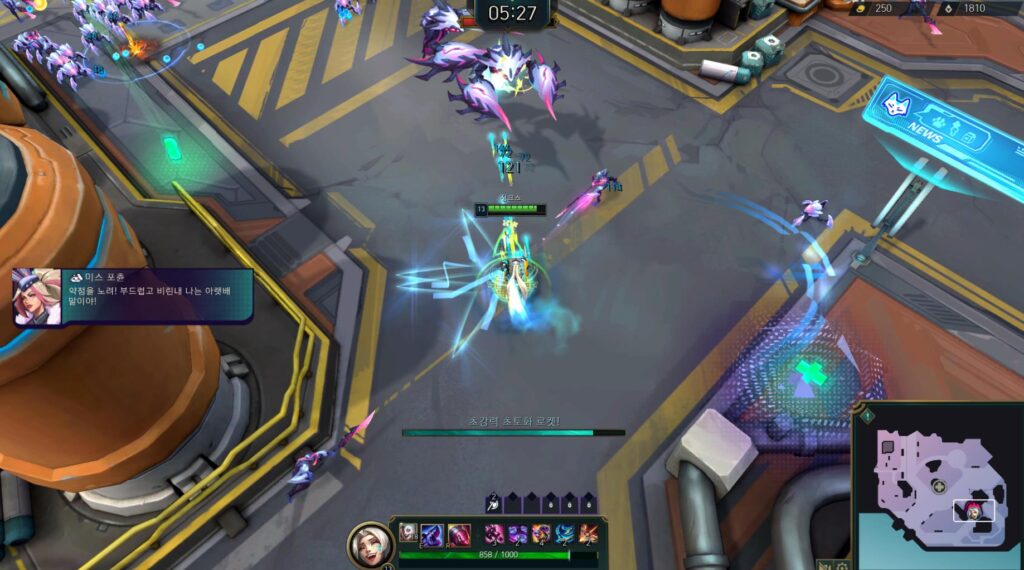Select the pink swirl augment icon
This screenshot has height=570, width=1024.
pos(494,533)
